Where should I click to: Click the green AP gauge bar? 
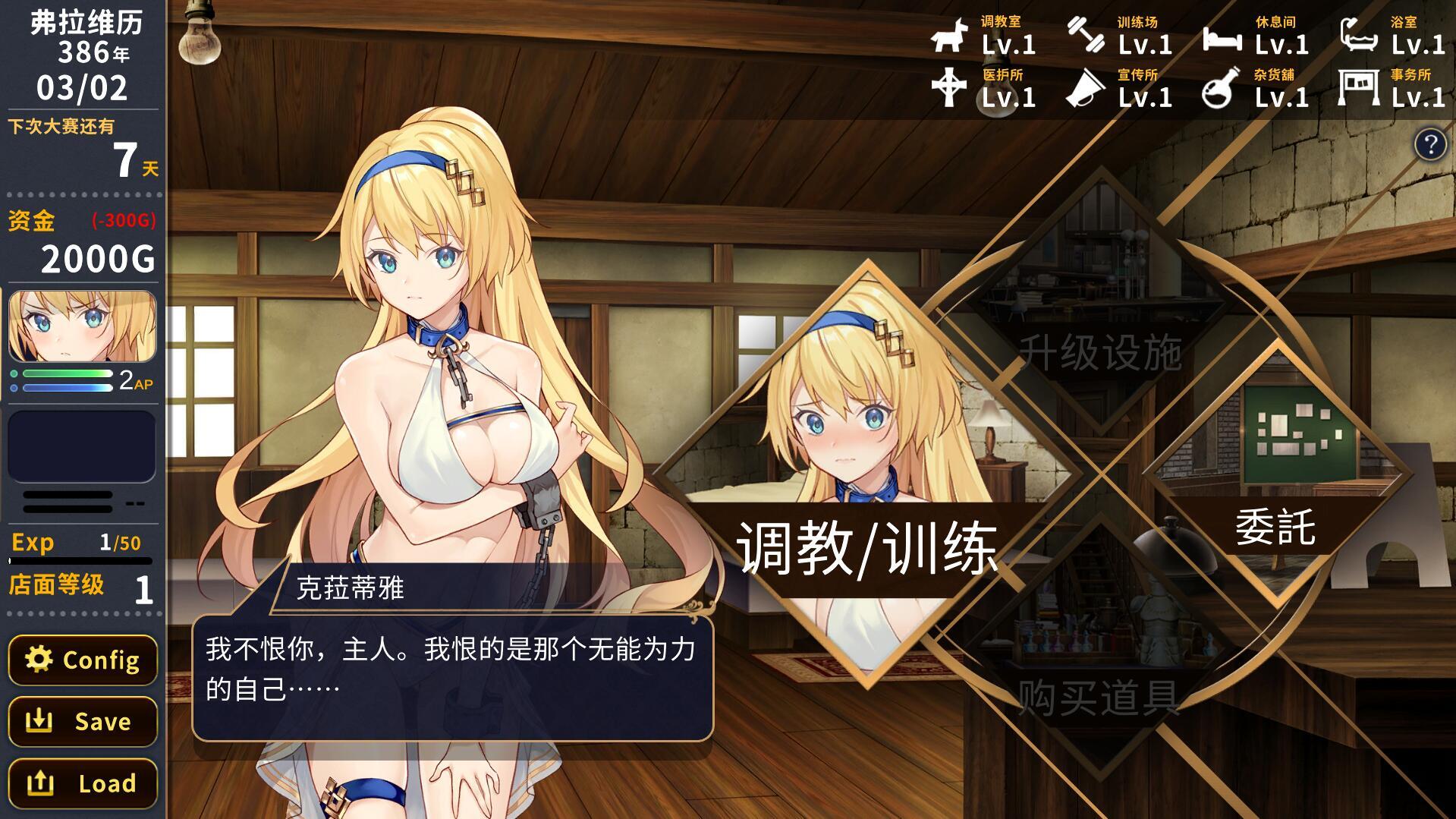click(x=67, y=375)
